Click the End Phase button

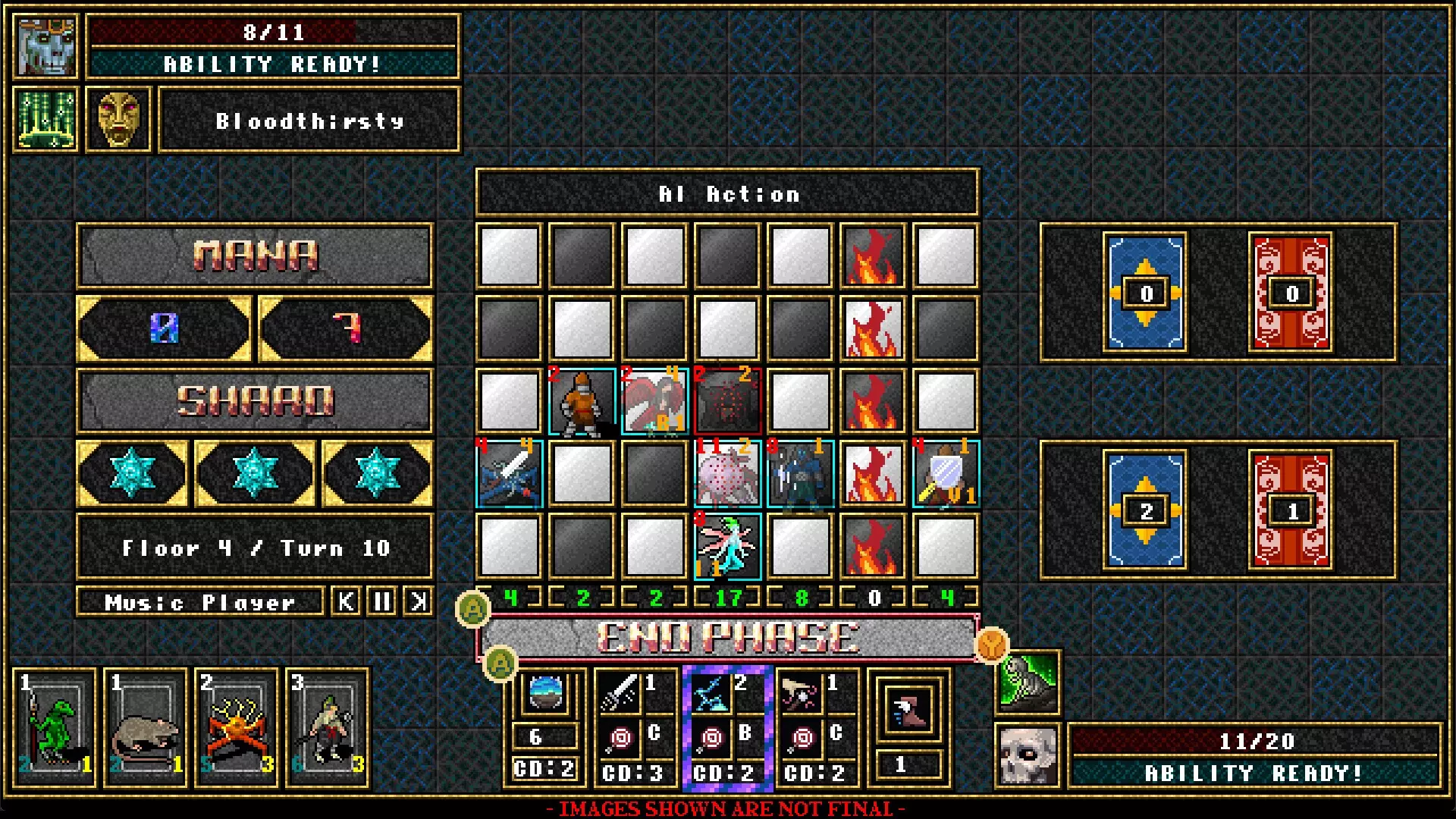[x=728, y=638]
